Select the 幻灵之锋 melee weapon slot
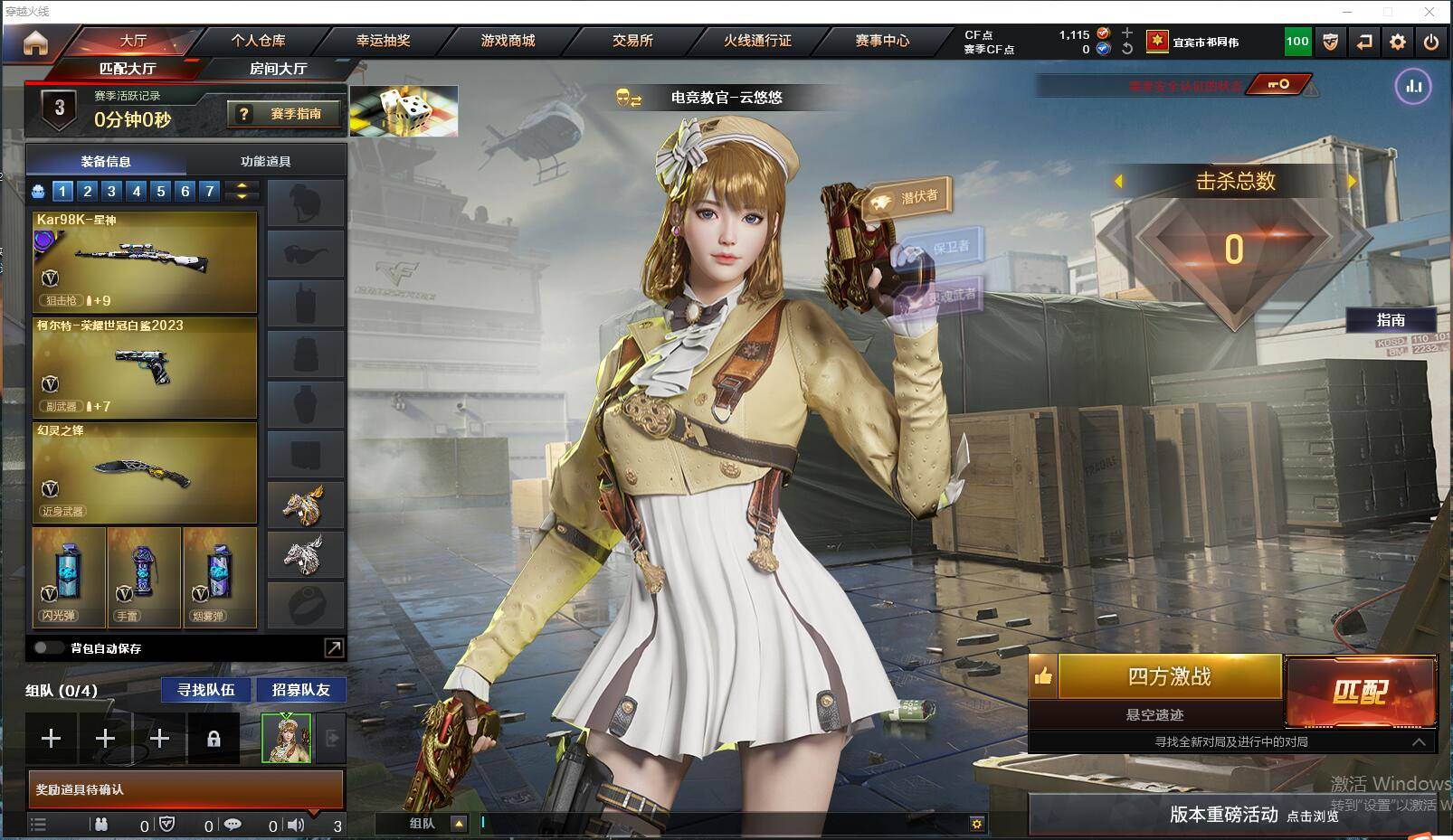This screenshot has width=1453, height=840. coord(145,473)
